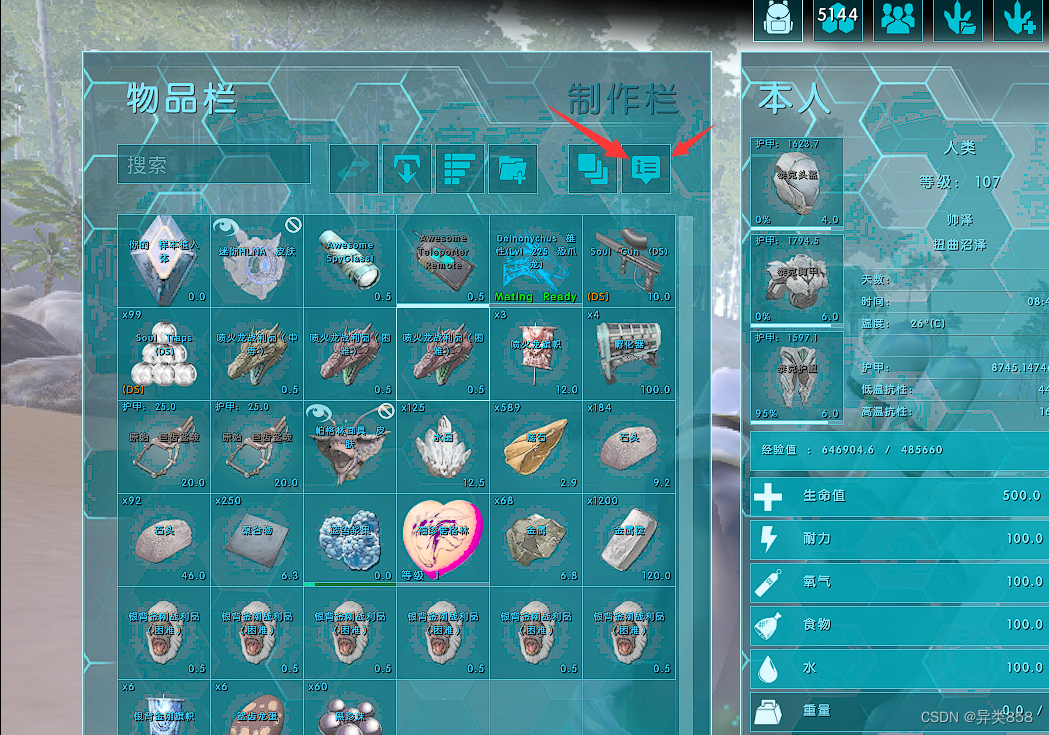The width and height of the screenshot is (1049, 735).
Task: Switch to the 物品栏 inventory tab
Action: click(181, 99)
